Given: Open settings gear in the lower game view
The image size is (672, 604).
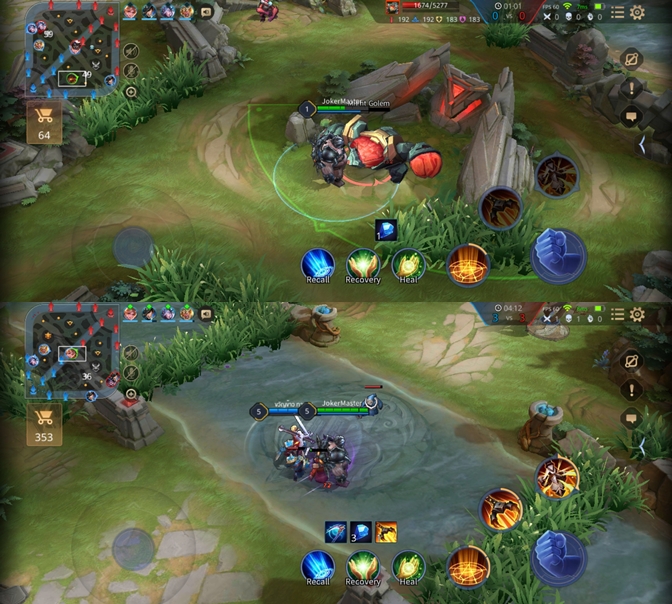Looking at the screenshot, I should [637, 316].
